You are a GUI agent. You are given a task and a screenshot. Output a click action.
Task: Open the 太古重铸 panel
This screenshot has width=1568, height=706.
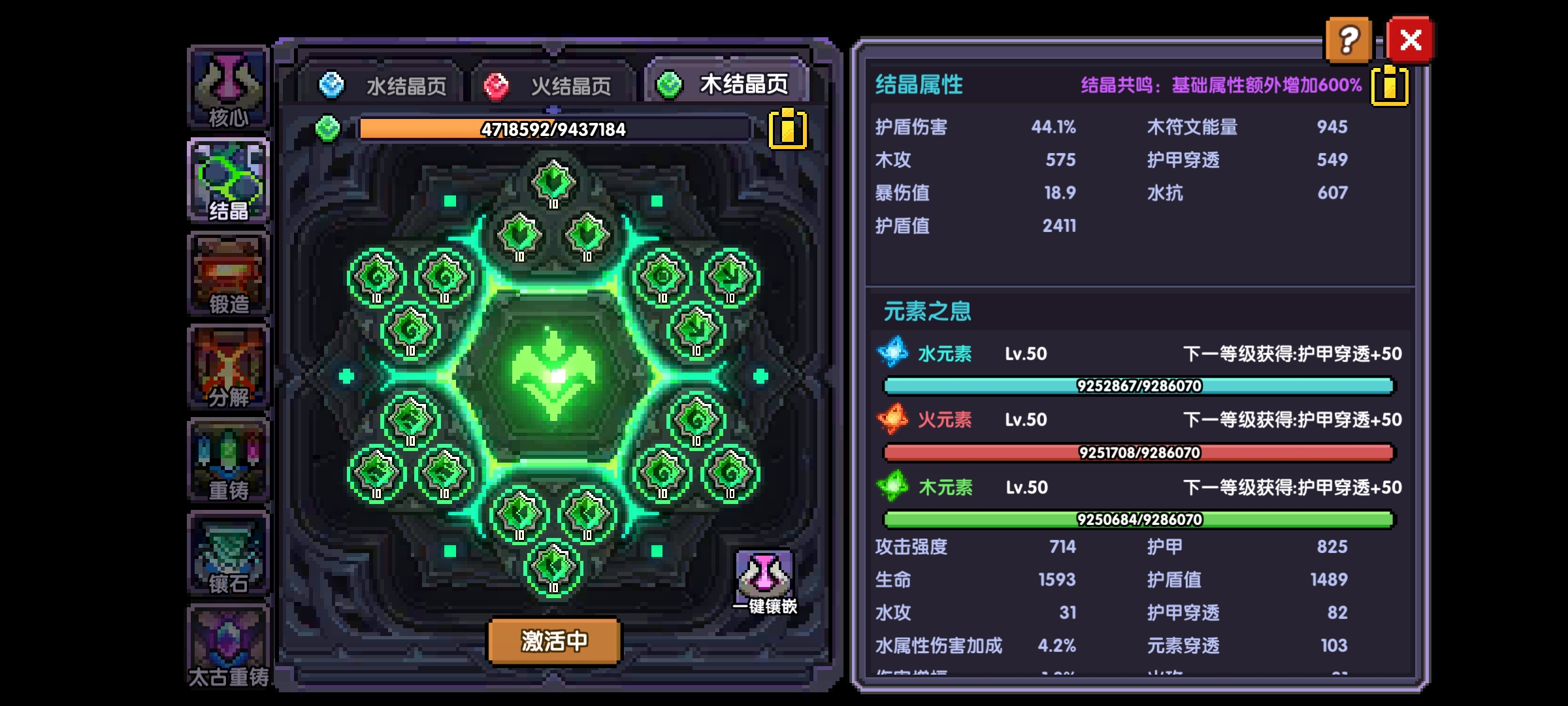228,647
